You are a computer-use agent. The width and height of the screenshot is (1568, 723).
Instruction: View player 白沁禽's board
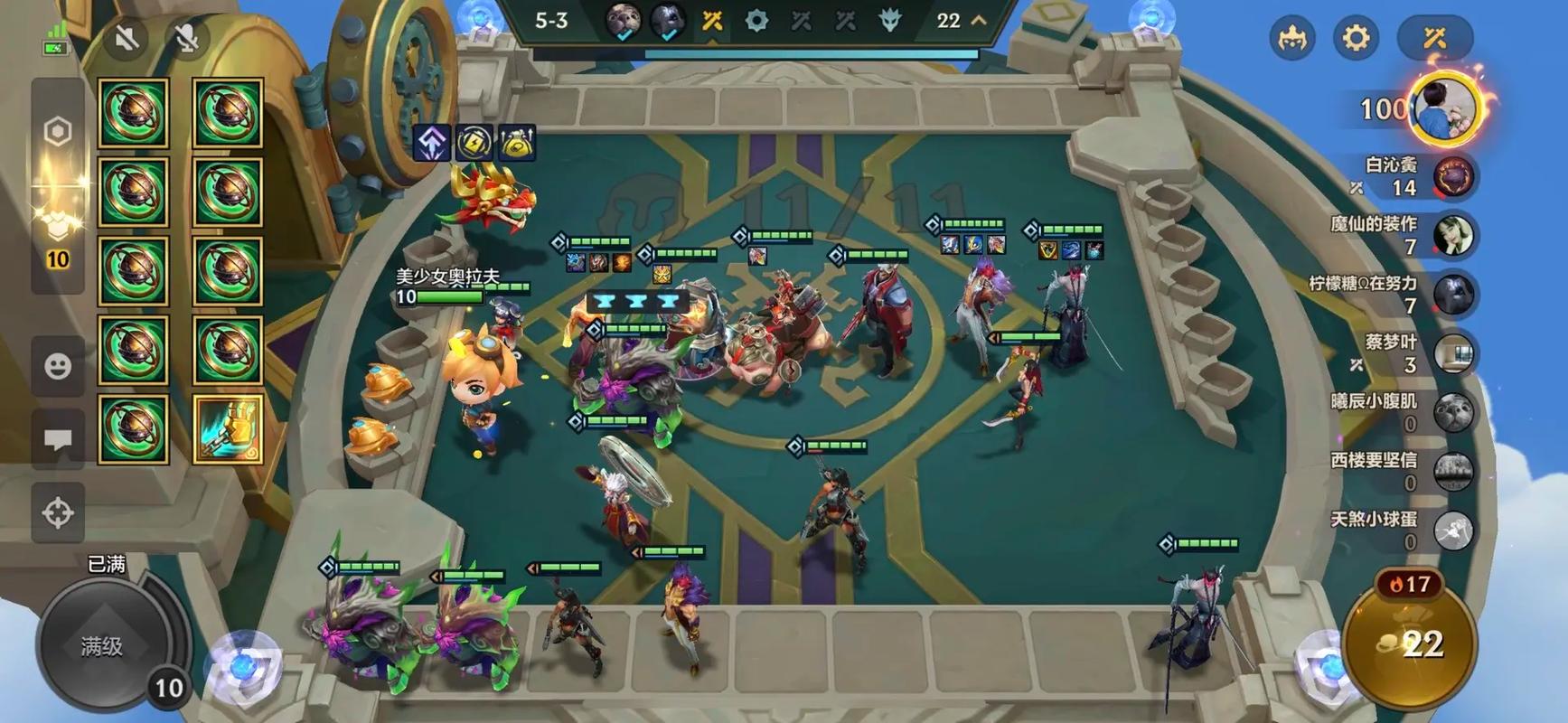[1453, 176]
